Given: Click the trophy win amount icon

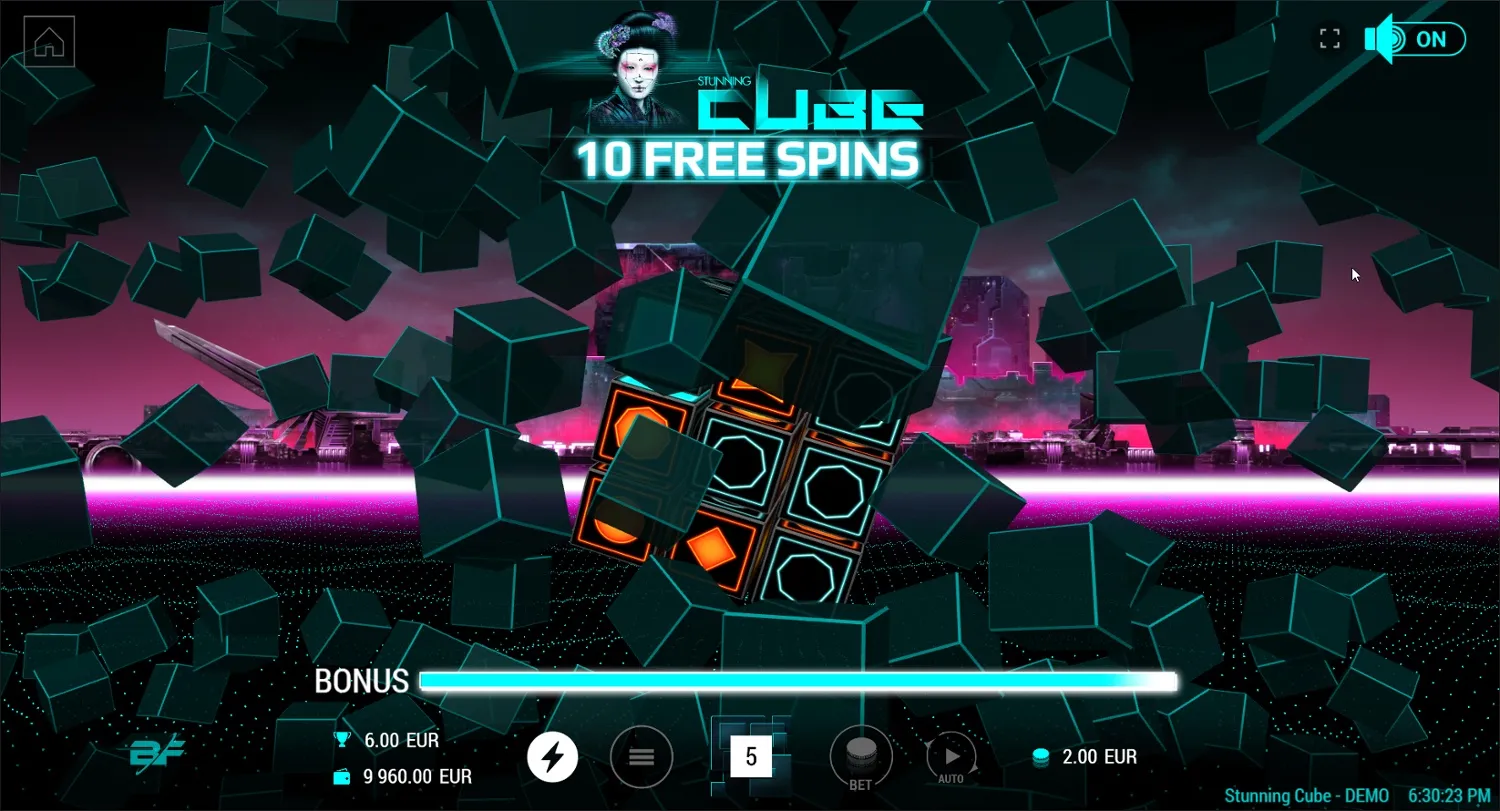Looking at the screenshot, I should [340, 740].
